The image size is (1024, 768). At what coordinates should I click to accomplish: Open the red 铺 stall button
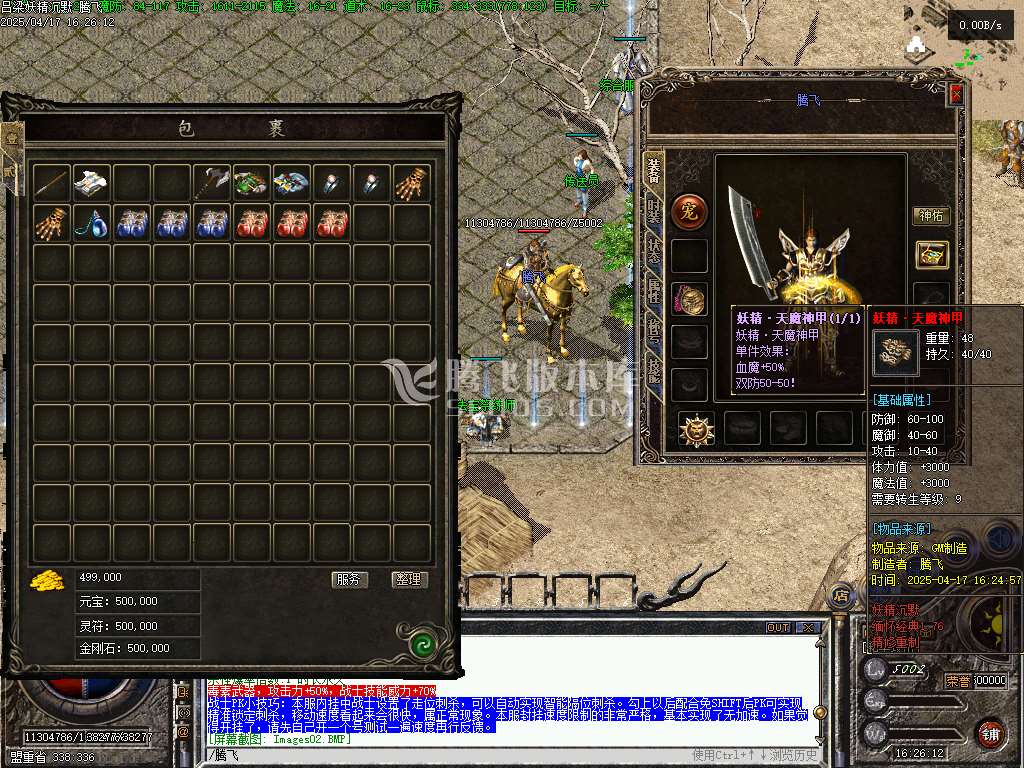[x=989, y=732]
